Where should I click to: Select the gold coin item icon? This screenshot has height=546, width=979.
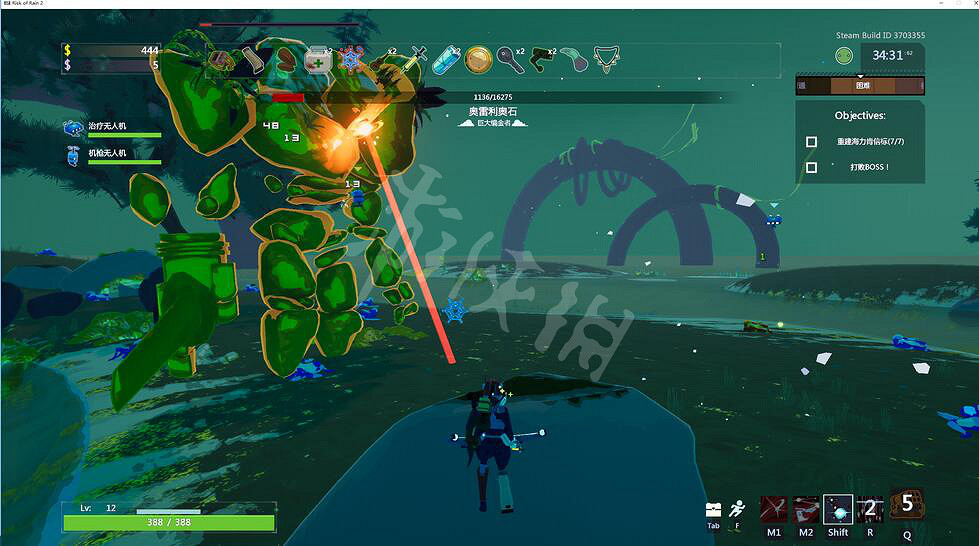pyautogui.click(x=478, y=59)
